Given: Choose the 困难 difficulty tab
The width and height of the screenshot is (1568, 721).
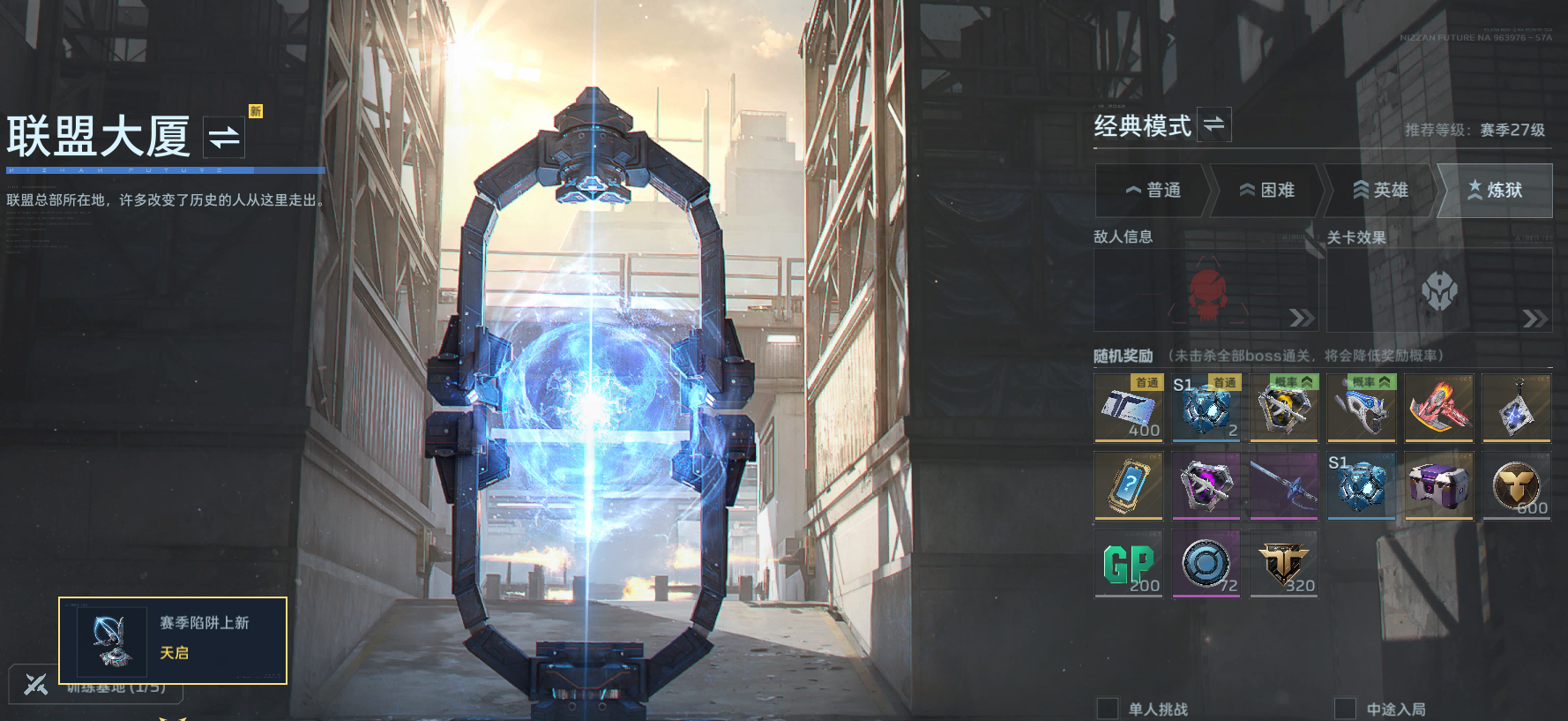Looking at the screenshot, I should pyautogui.click(x=1266, y=190).
